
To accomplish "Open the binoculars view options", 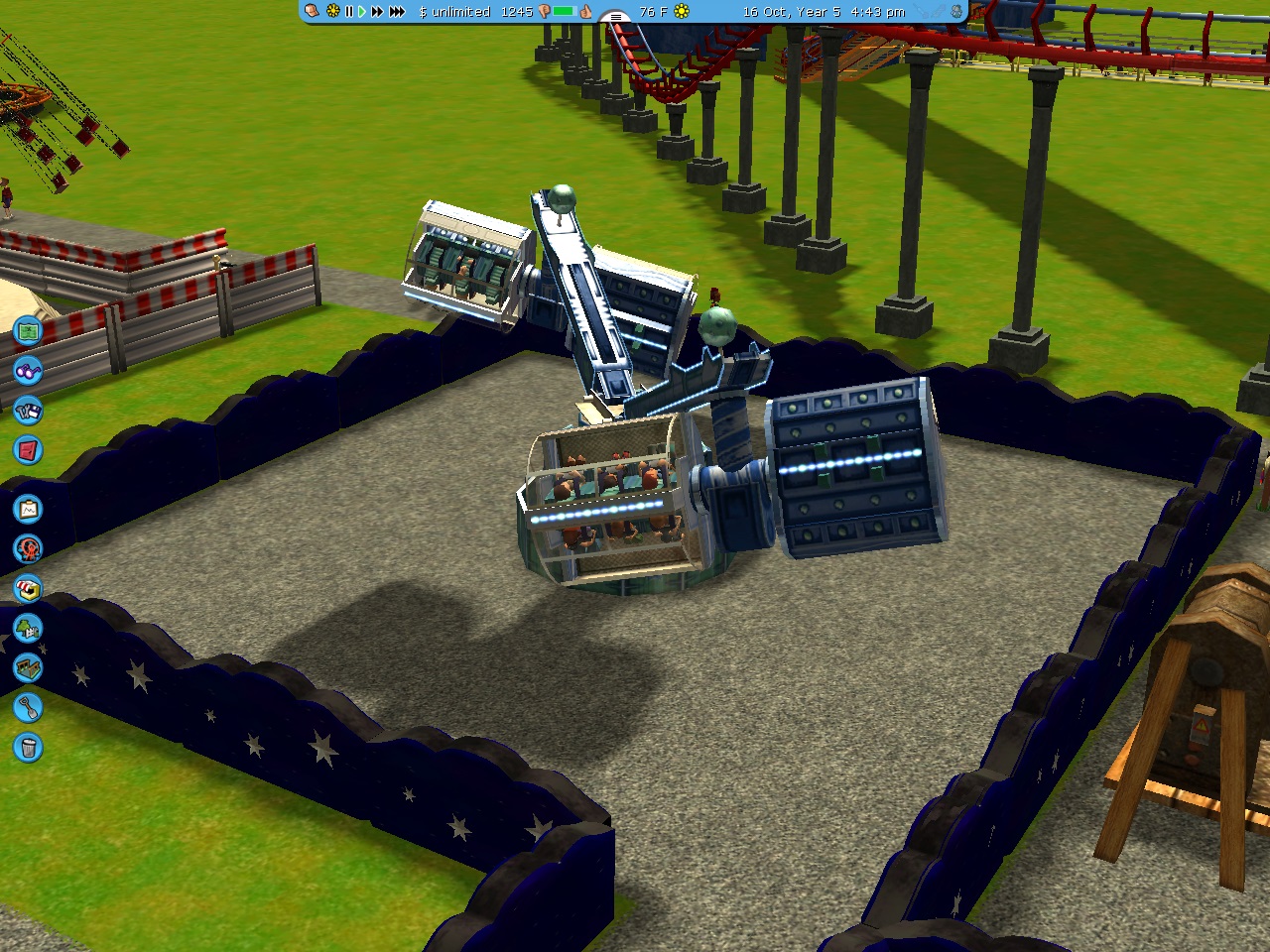I will pos(28,371).
